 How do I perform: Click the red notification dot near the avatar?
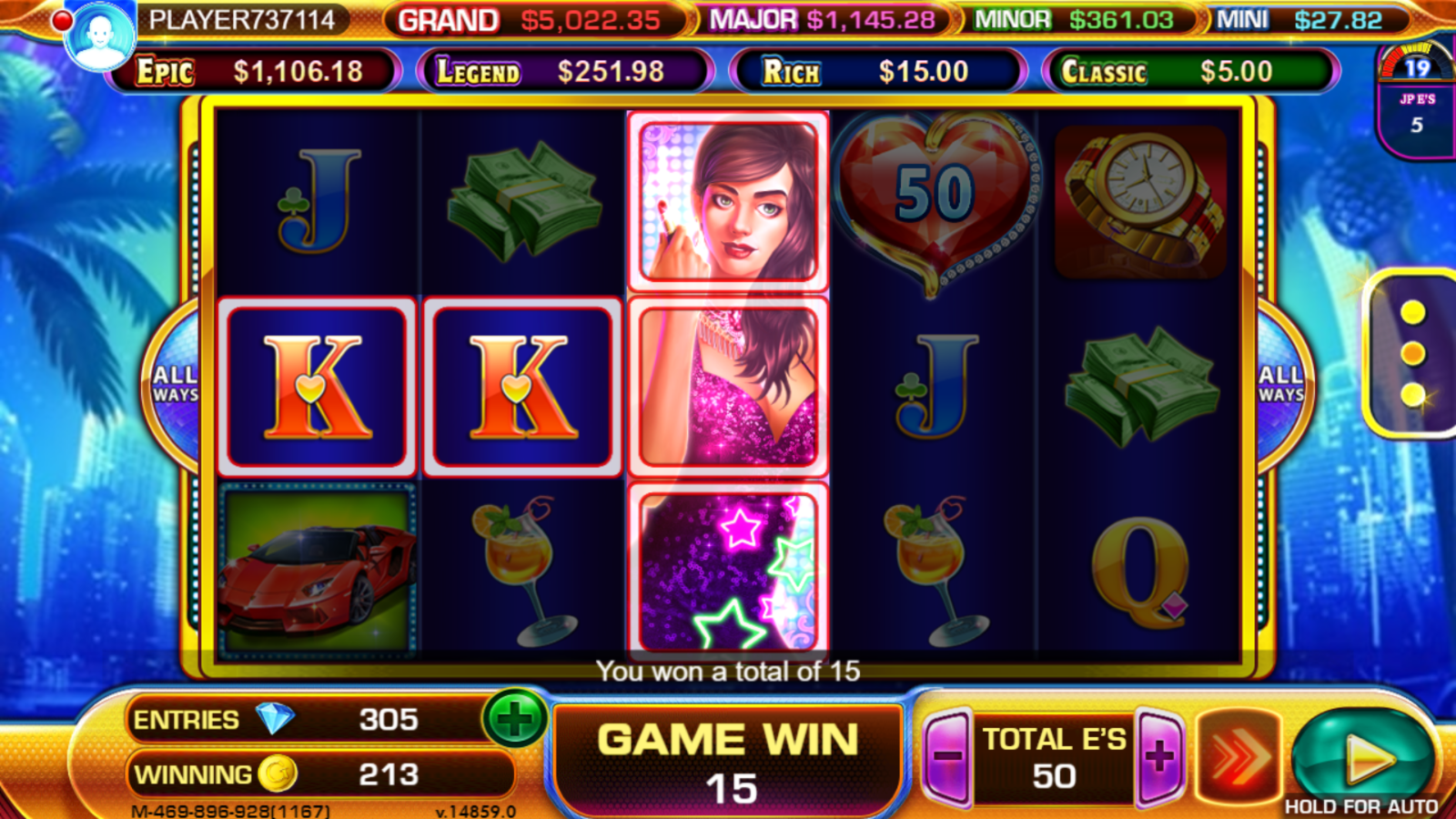pyautogui.click(x=64, y=18)
